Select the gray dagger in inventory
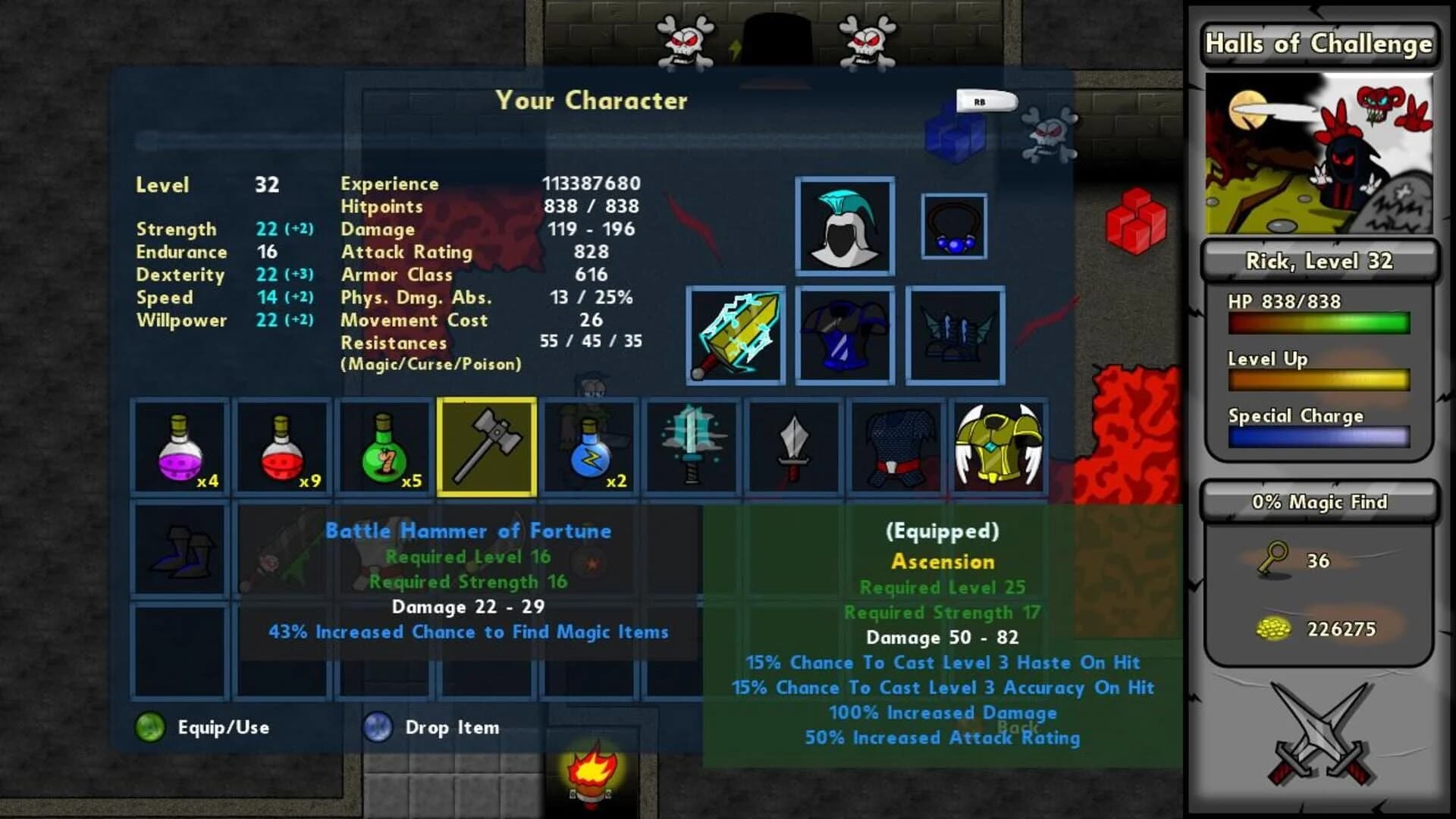The width and height of the screenshot is (1456, 819). (793, 447)
